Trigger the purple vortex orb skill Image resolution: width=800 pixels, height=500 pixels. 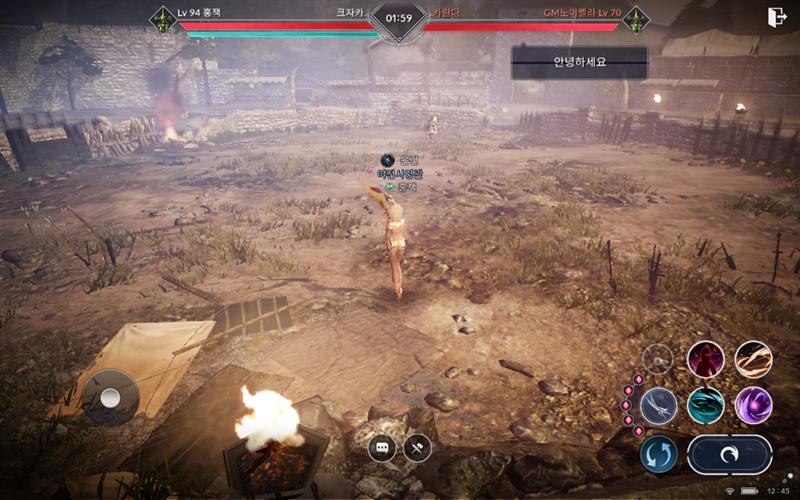[753, 405]
